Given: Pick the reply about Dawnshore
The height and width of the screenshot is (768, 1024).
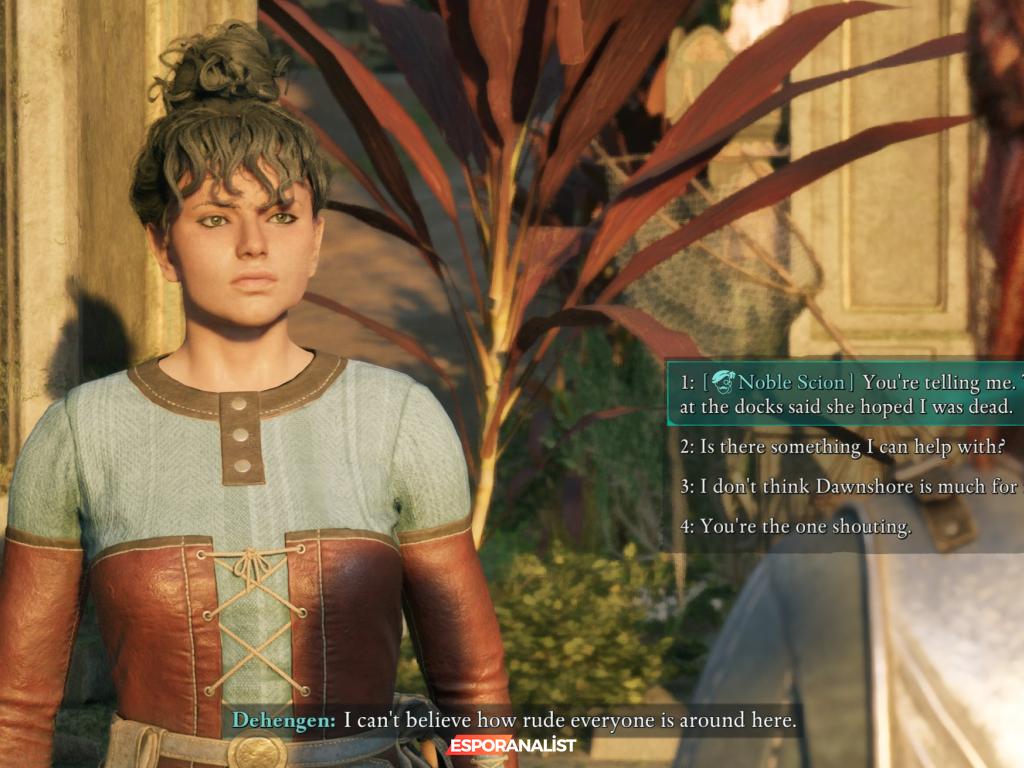Looking at the screenshot, I should (850, 487).
